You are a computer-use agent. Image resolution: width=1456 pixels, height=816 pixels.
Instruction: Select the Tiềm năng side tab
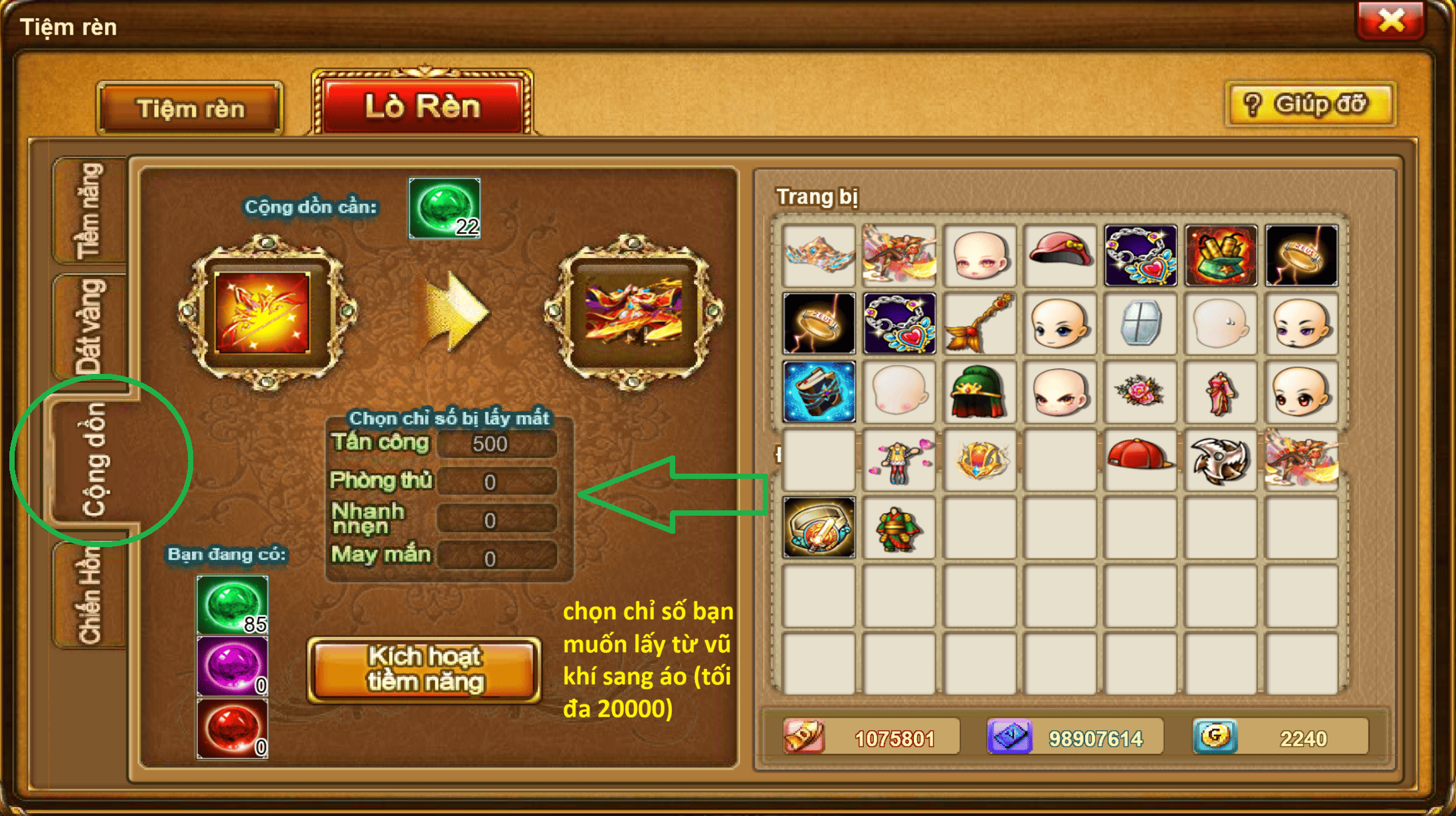click(90, 211)
